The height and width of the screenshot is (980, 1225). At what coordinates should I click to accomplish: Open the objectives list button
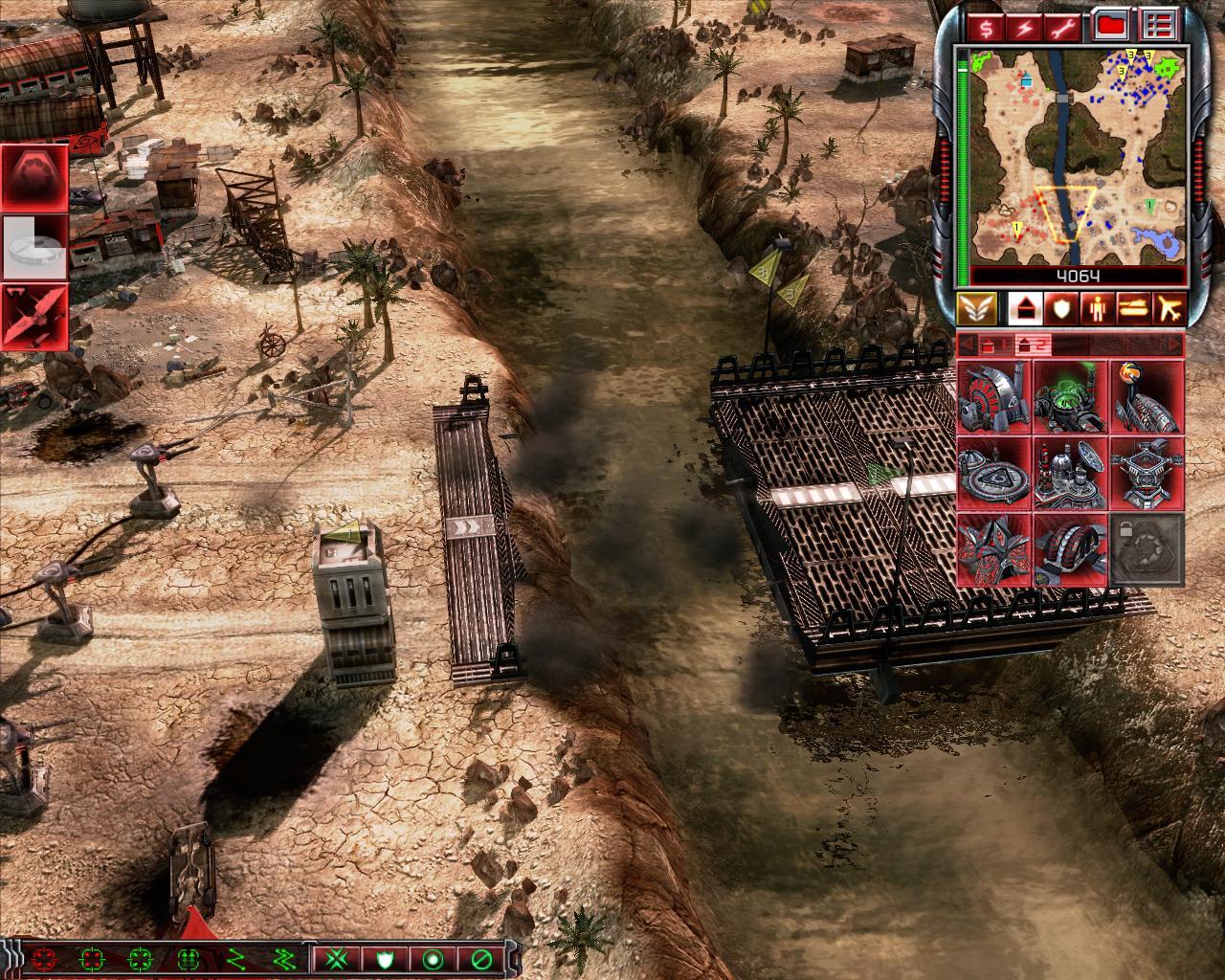point(1159,27)
